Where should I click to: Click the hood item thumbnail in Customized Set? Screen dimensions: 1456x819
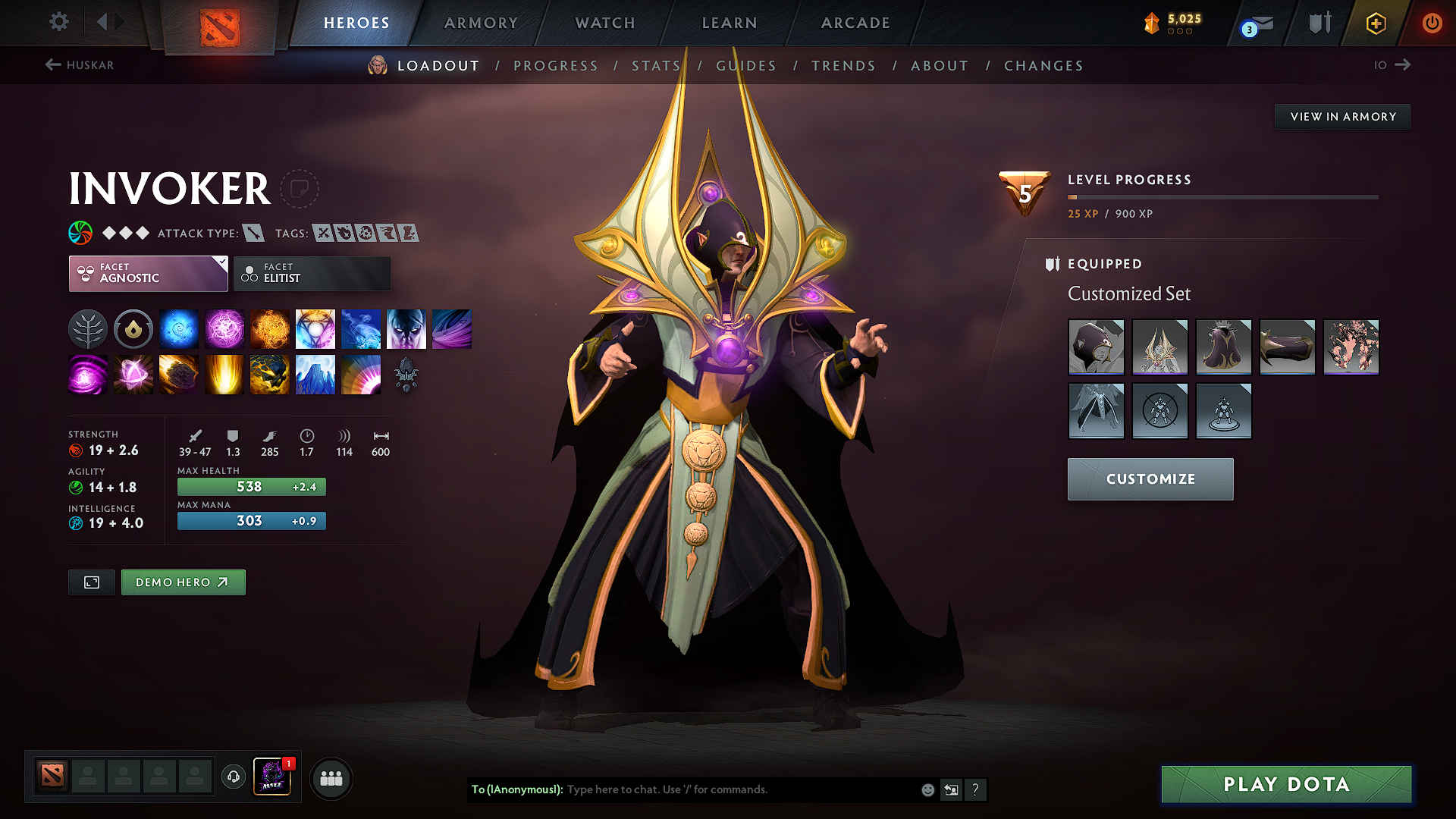pyautogui.click(x=1096, y=347)
